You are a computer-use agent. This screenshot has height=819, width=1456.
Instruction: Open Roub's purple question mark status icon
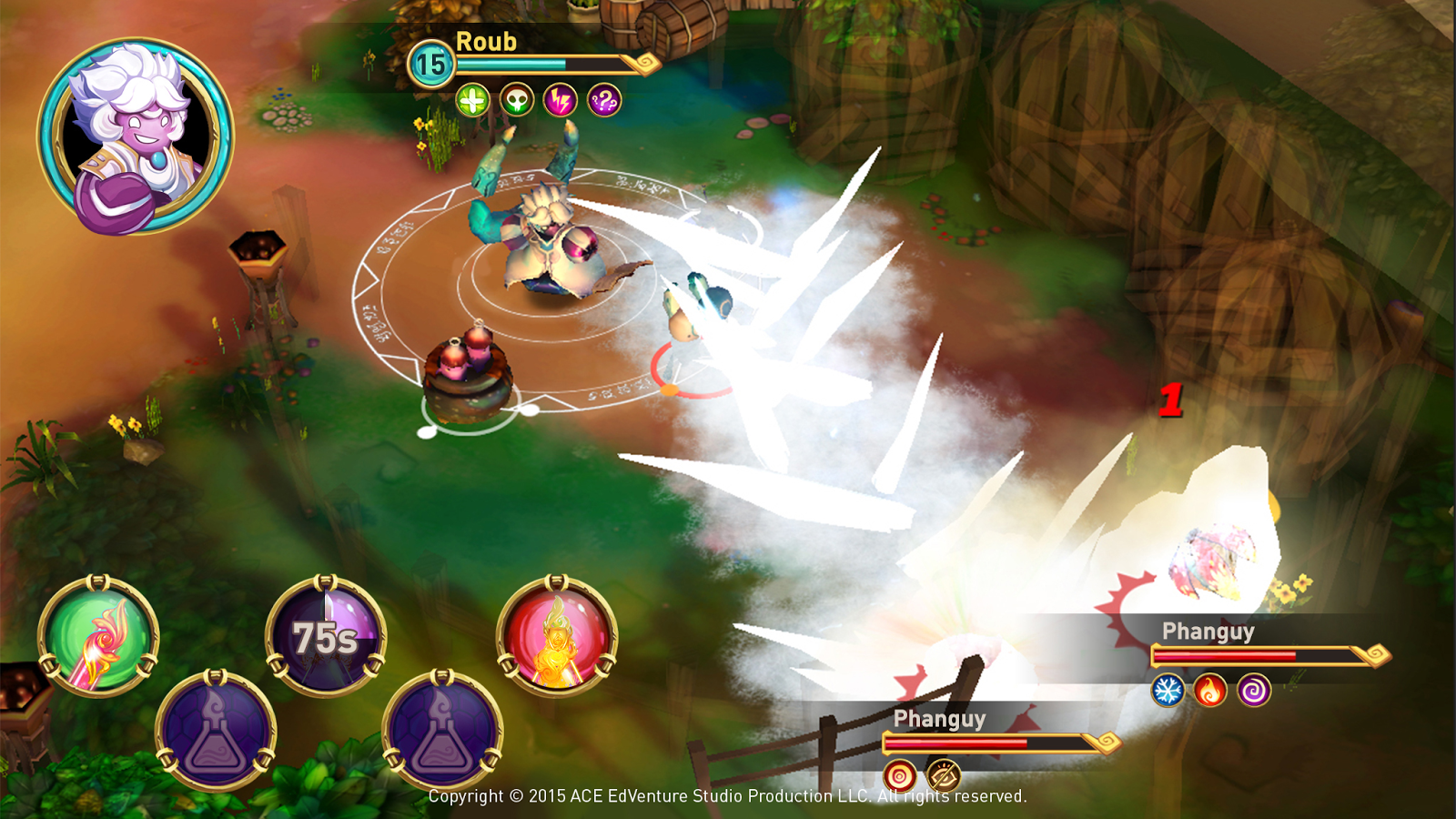(604, 100)
